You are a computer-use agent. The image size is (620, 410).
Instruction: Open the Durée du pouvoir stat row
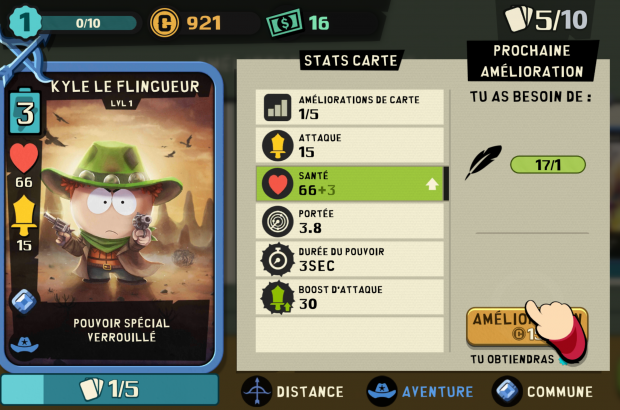tap(350, 258)
